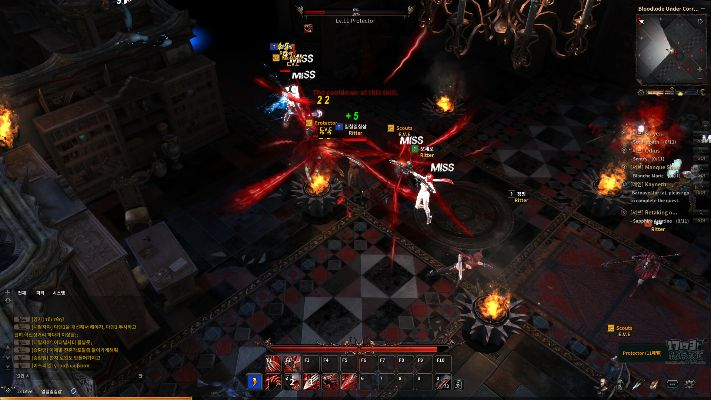Activate the blue flame skill icon
Image resolution: width=711 pixels, height=400 pixels.
point(254,381)
